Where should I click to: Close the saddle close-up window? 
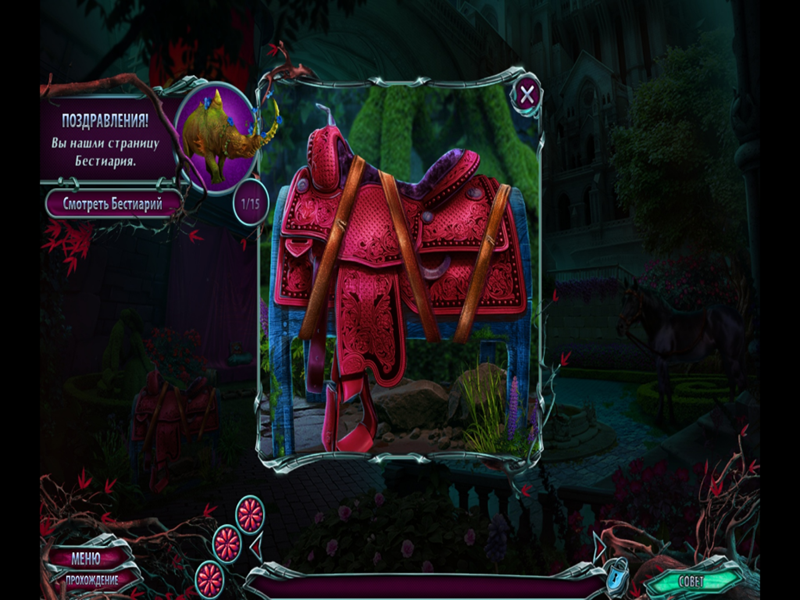pyautogui.click(x=526, y=95)
